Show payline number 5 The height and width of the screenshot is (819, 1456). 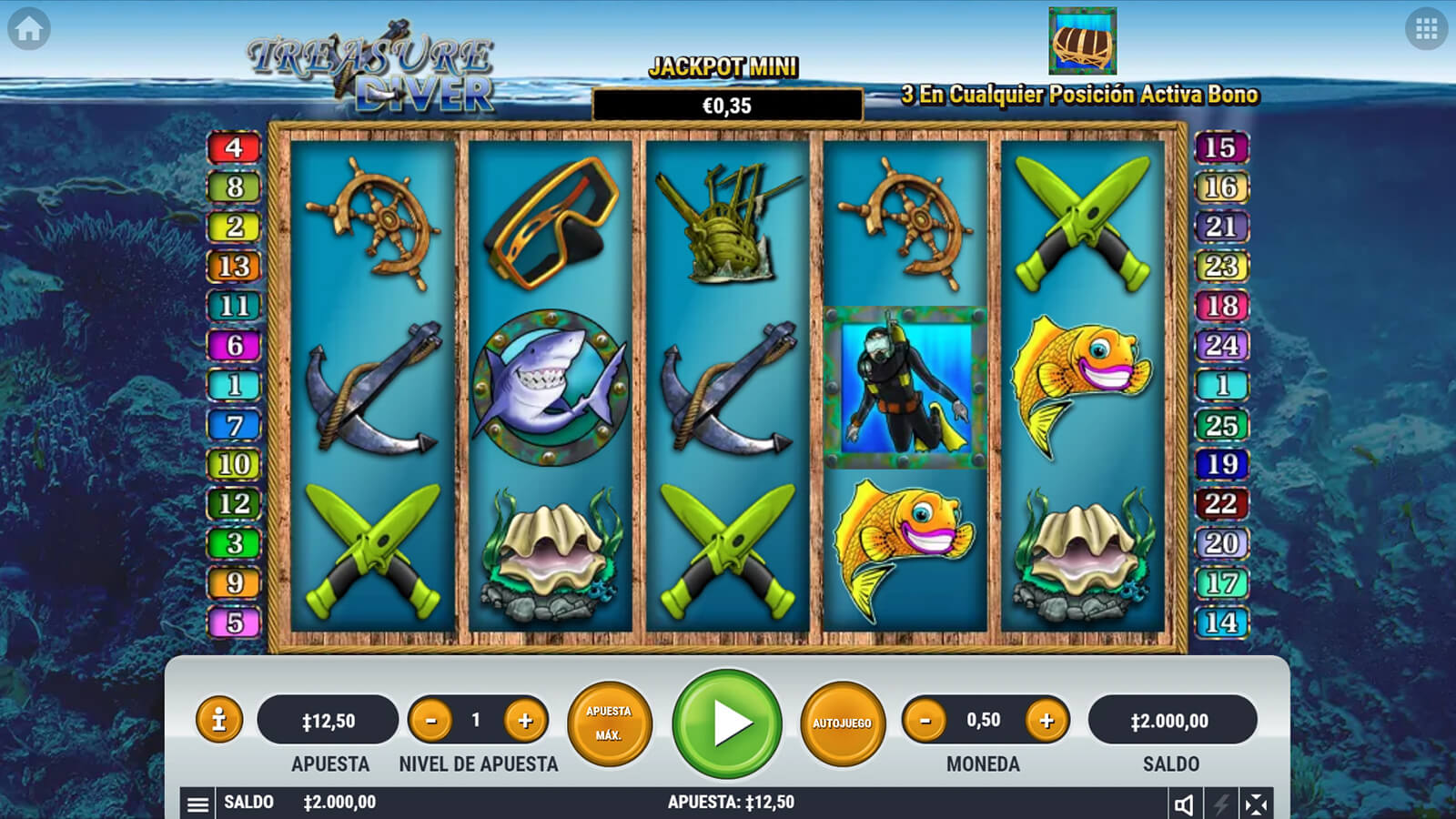pyautogui.click(x=234, y=622)
